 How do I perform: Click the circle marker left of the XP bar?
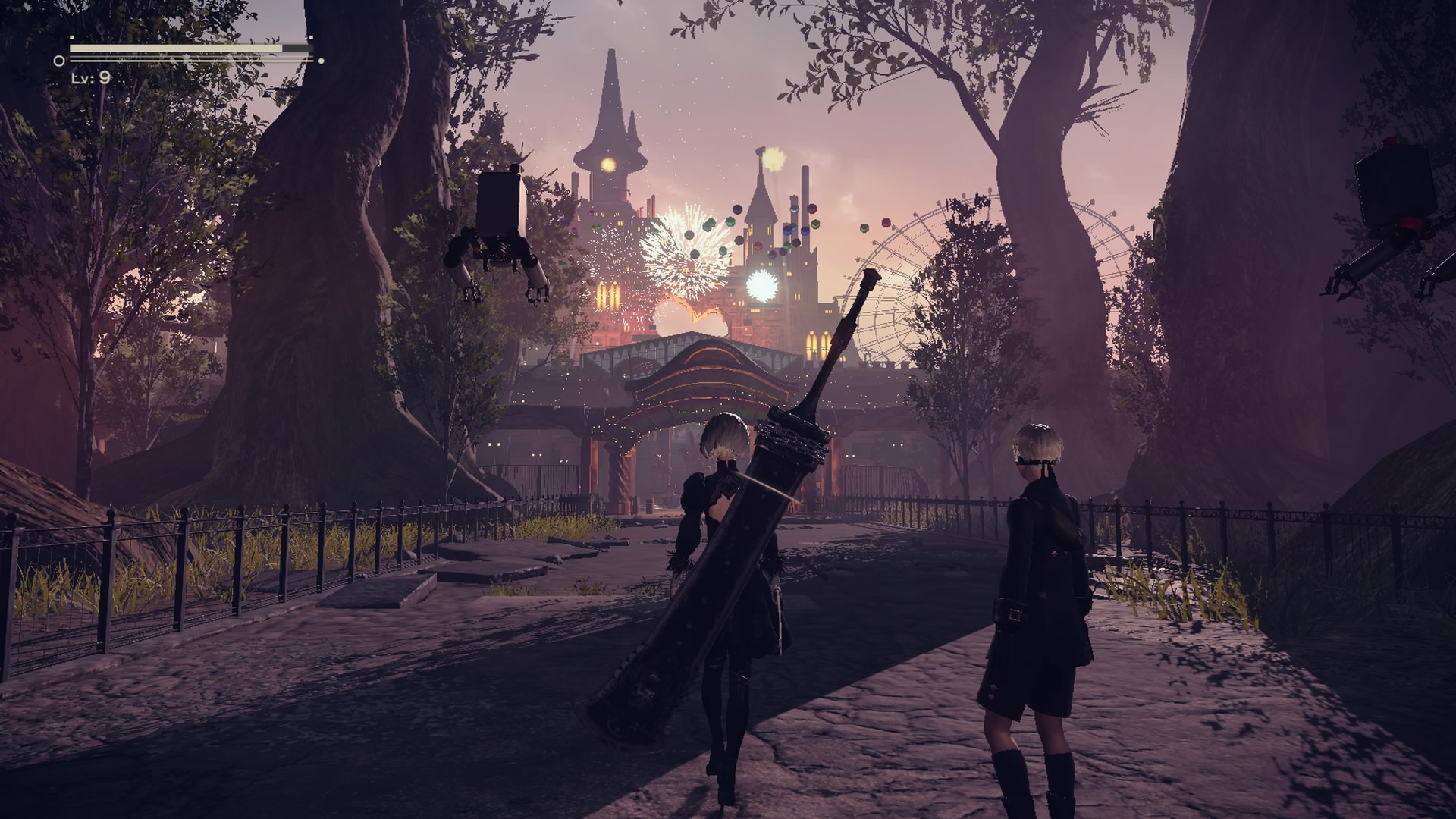(x=59, y=61)
